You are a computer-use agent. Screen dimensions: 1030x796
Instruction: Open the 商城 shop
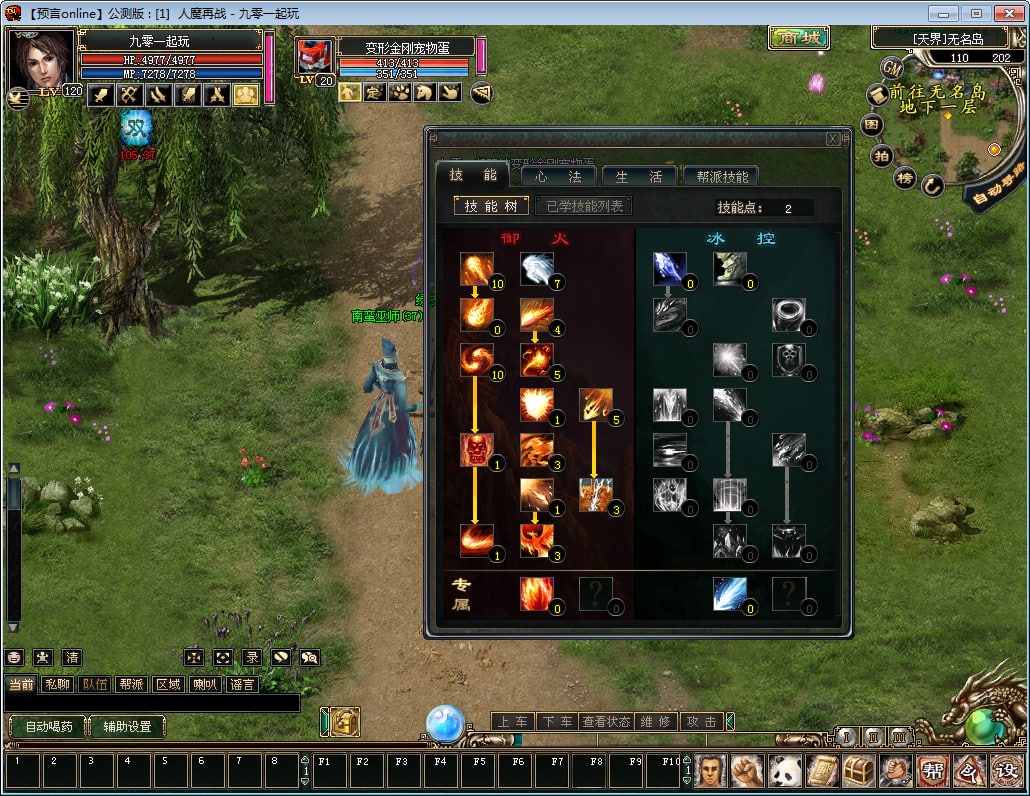click(x=799, y=38)
